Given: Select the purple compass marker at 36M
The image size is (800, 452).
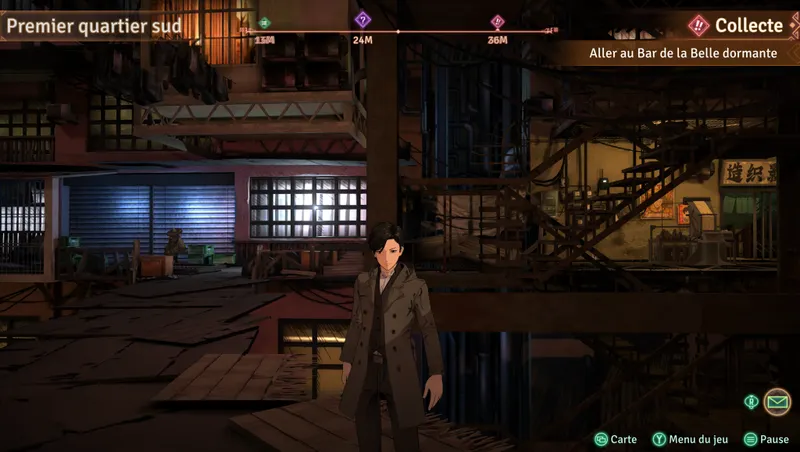Looking at the screenshot, I should coord(497,21).
